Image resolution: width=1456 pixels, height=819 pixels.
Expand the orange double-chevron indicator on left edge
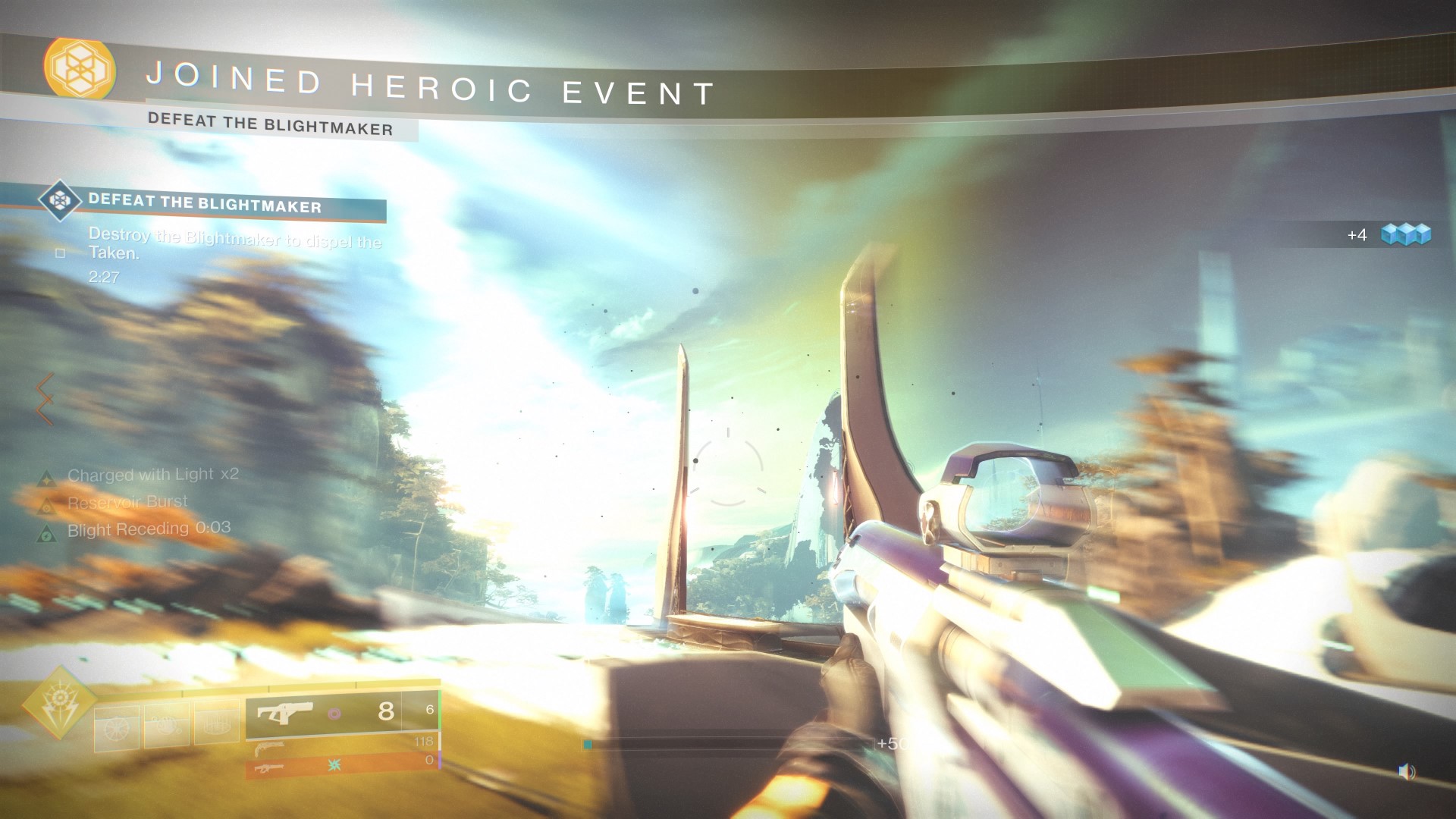(43, 400)
